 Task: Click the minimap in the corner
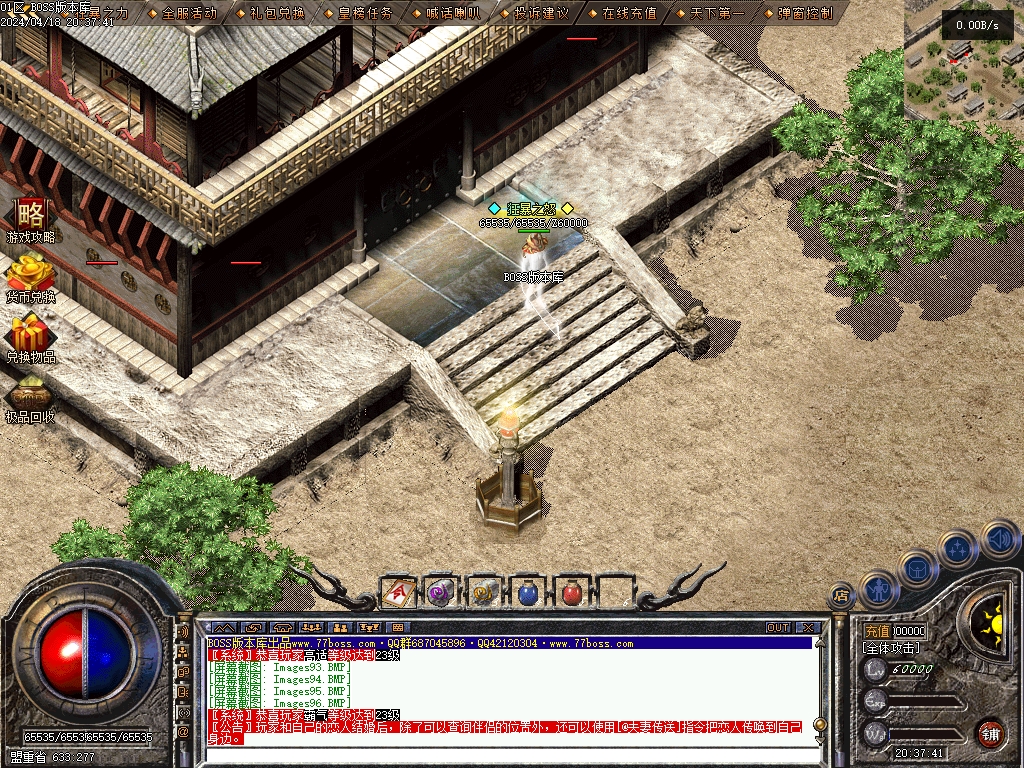964,60
